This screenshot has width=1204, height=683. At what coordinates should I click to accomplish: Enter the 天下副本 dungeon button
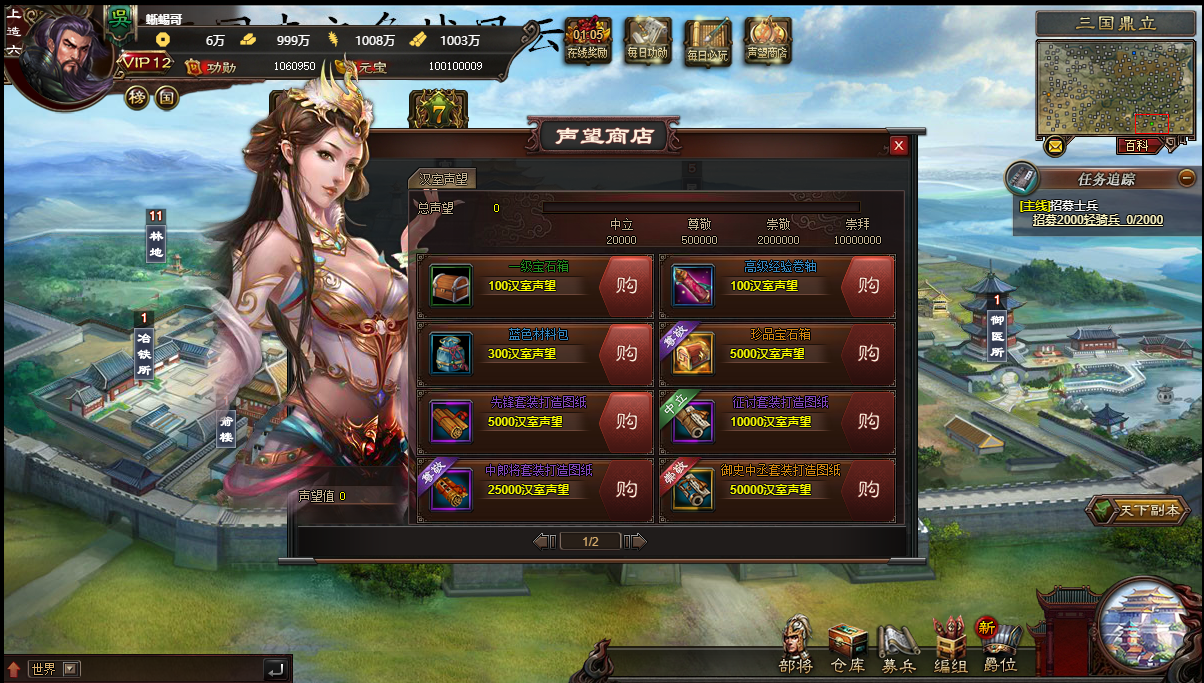click(1138, 511)
